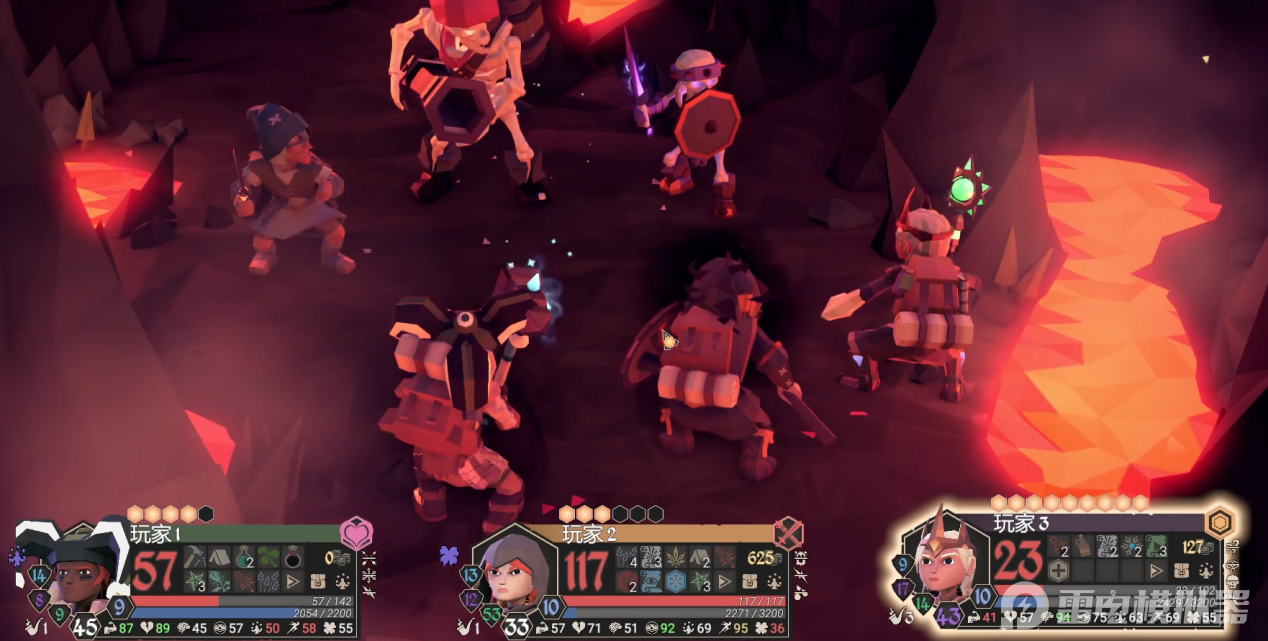Click Player 2's crossed swords badge
Screen dimensions: 1268x641
[788, 533]
